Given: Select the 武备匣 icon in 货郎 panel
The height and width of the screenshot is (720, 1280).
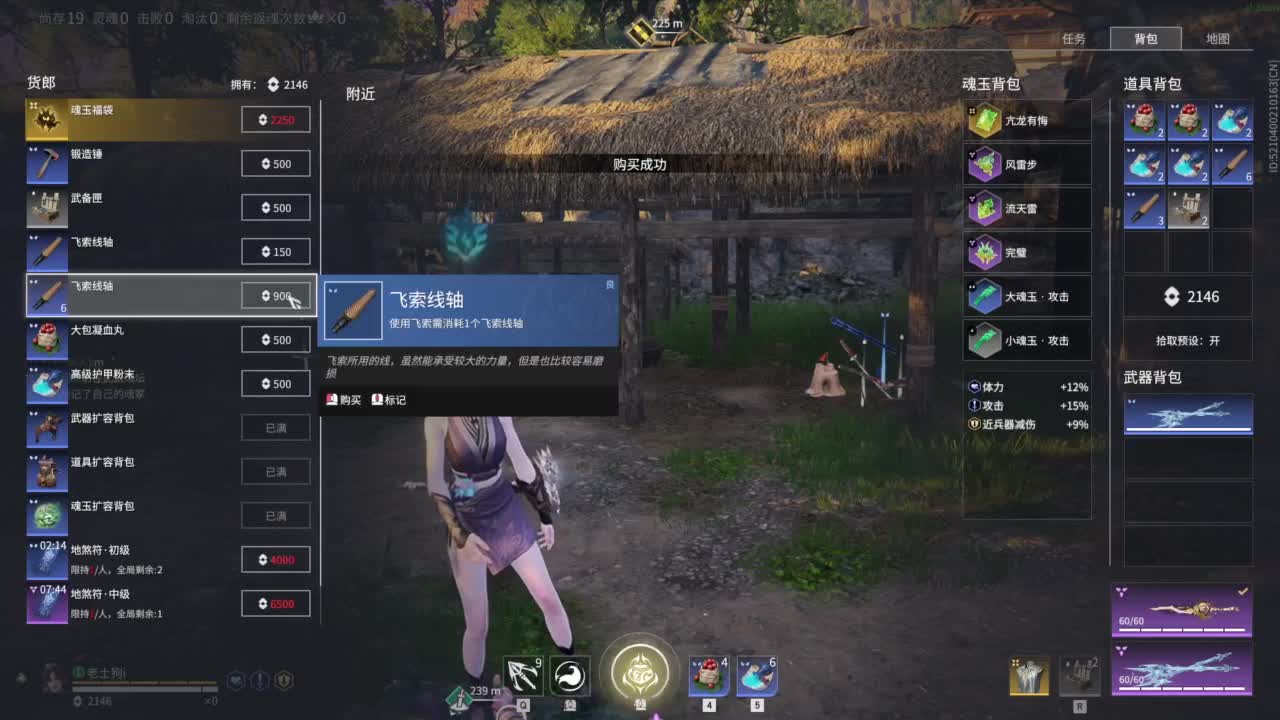Looking at the screenshot, I should click(47, 207).
